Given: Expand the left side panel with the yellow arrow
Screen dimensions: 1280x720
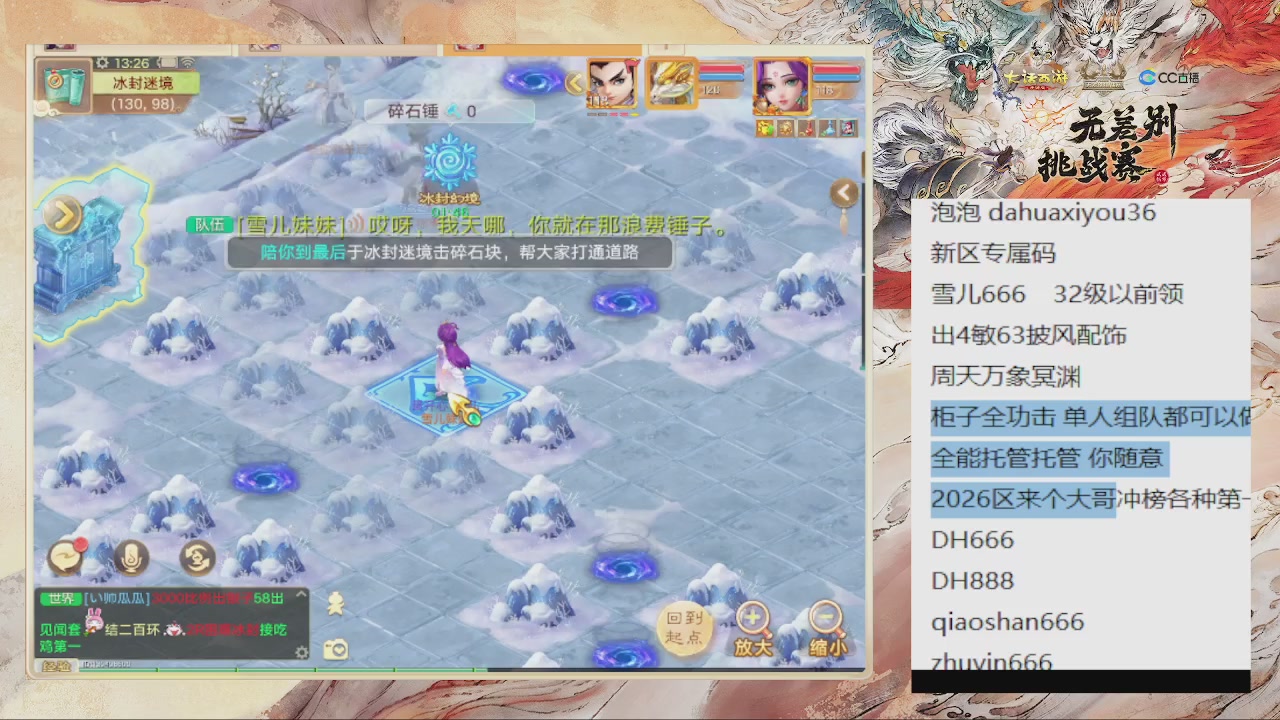Looking at the screenshot, I should tap(62, 214).
